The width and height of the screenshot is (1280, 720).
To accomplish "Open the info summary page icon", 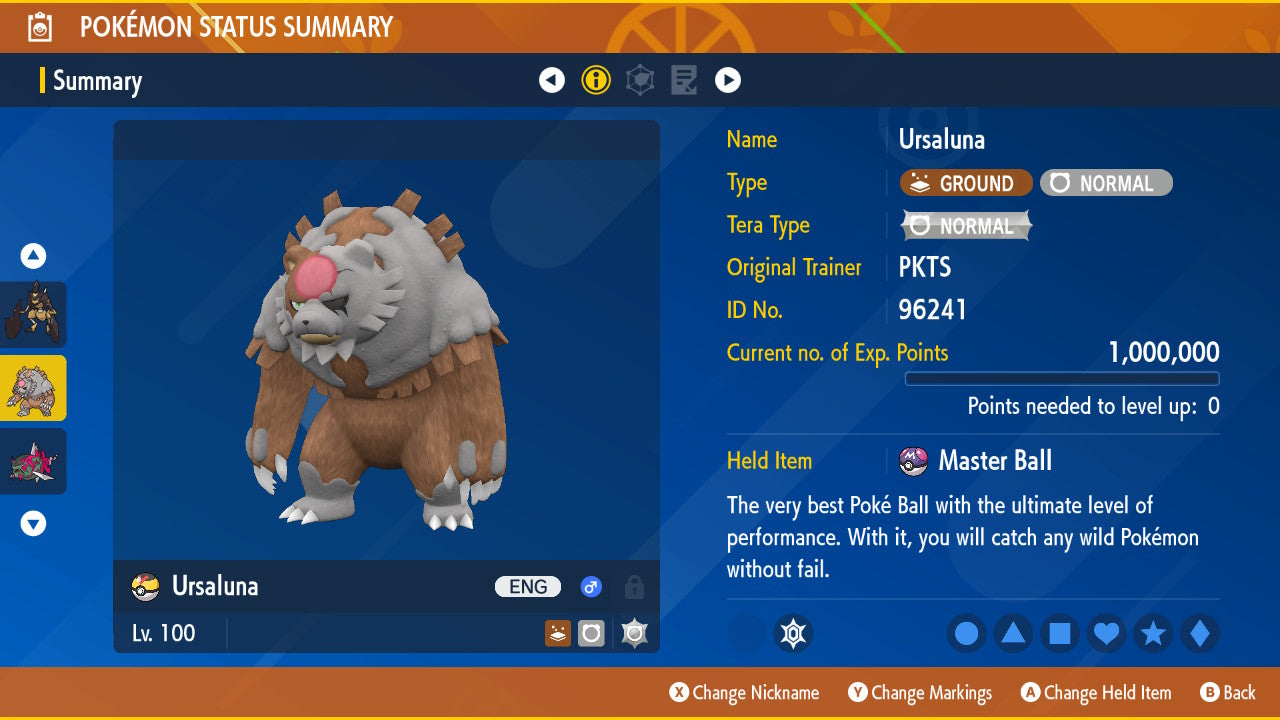I will [596, 79].
